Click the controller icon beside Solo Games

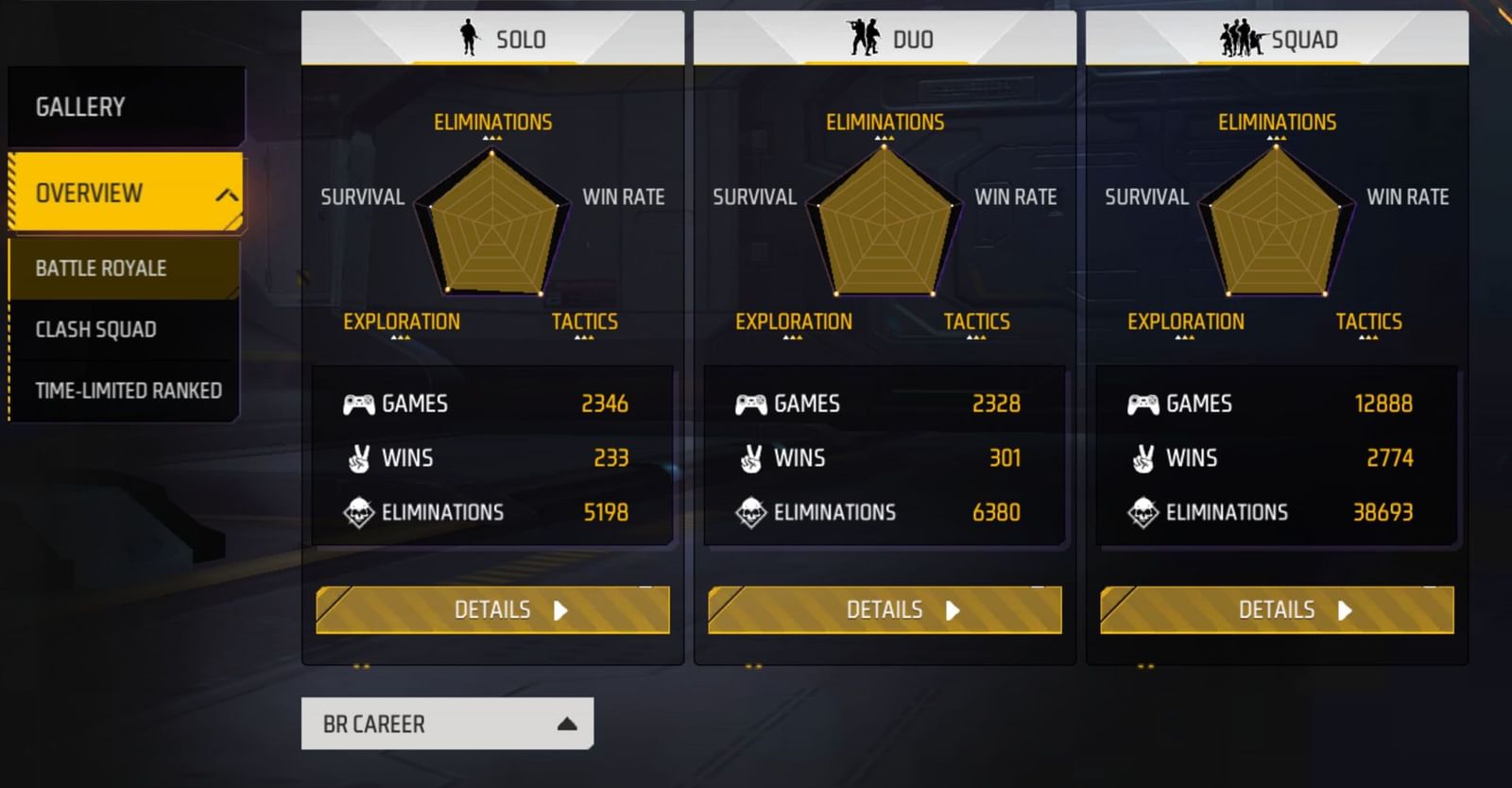(357, 403)
